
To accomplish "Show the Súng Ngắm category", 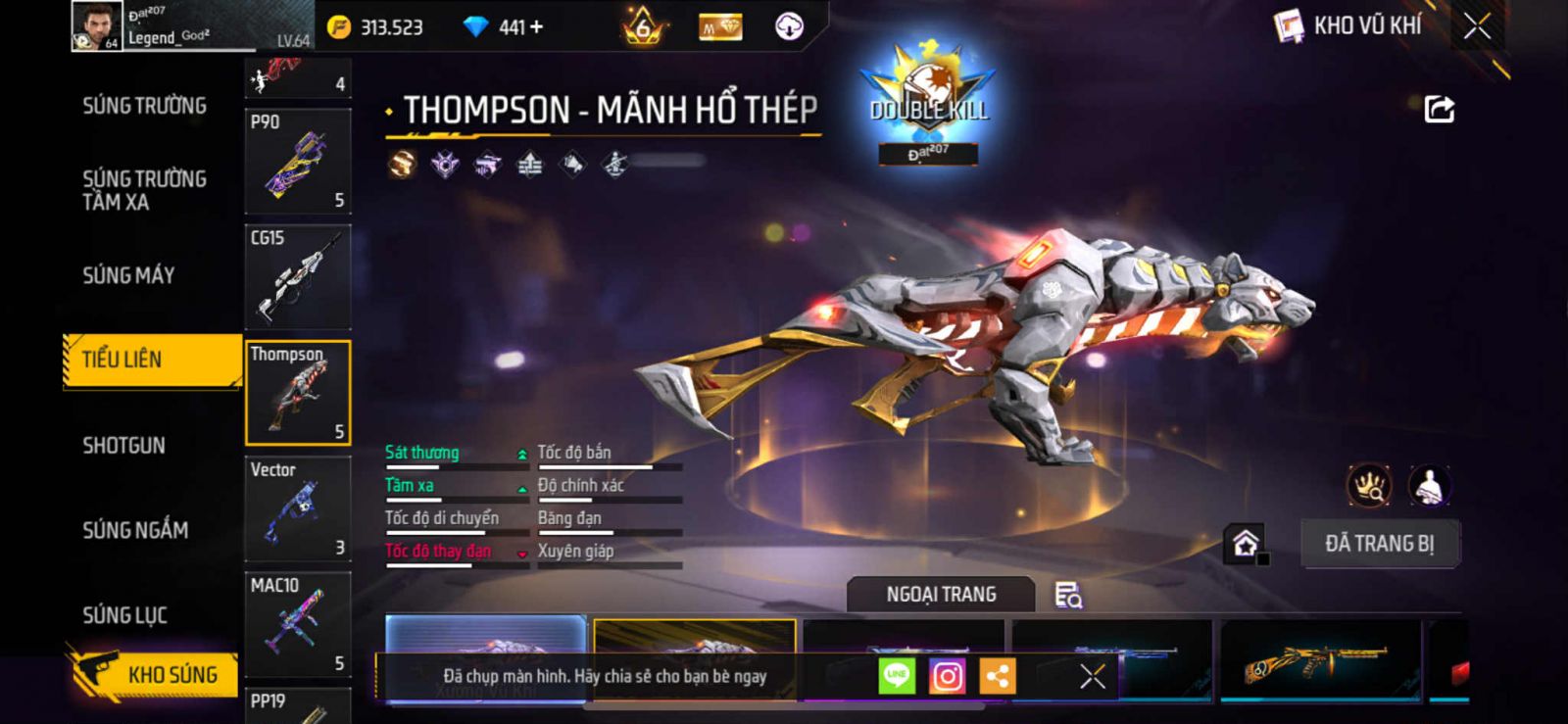I will click(135, 530).
